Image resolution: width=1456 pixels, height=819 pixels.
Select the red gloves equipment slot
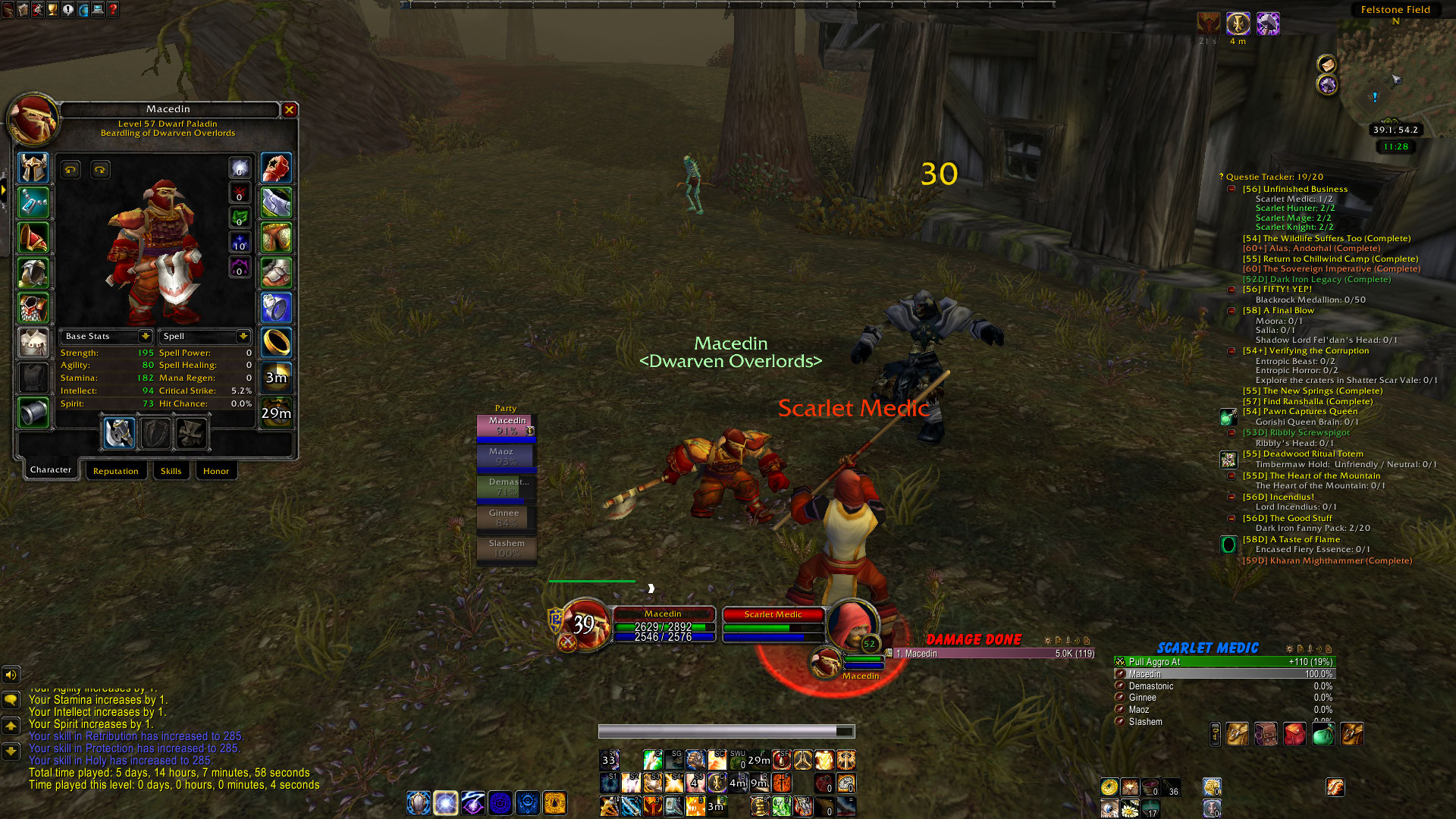click(276, 168)
